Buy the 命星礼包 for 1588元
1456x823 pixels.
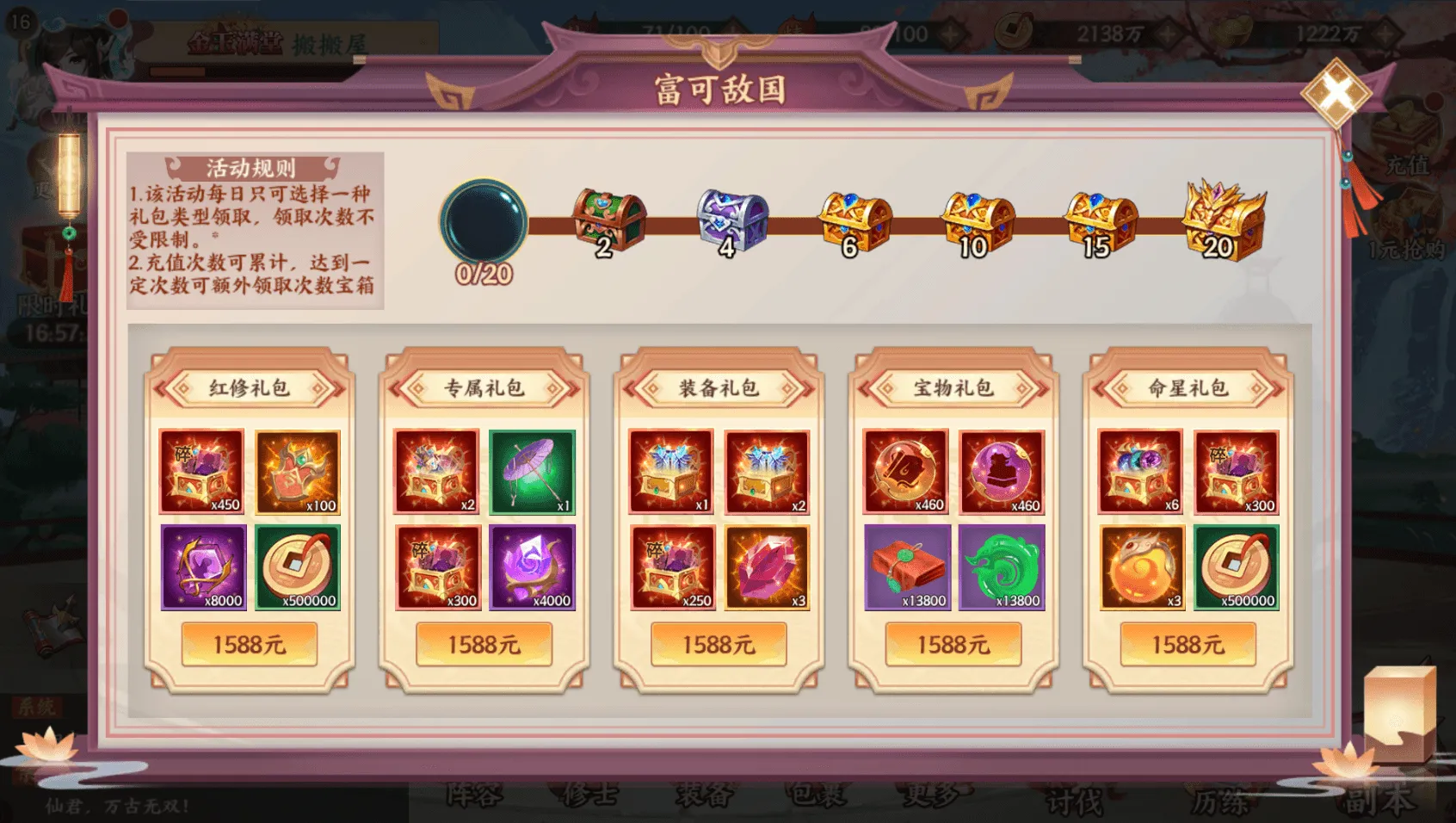pos(1188,644)
